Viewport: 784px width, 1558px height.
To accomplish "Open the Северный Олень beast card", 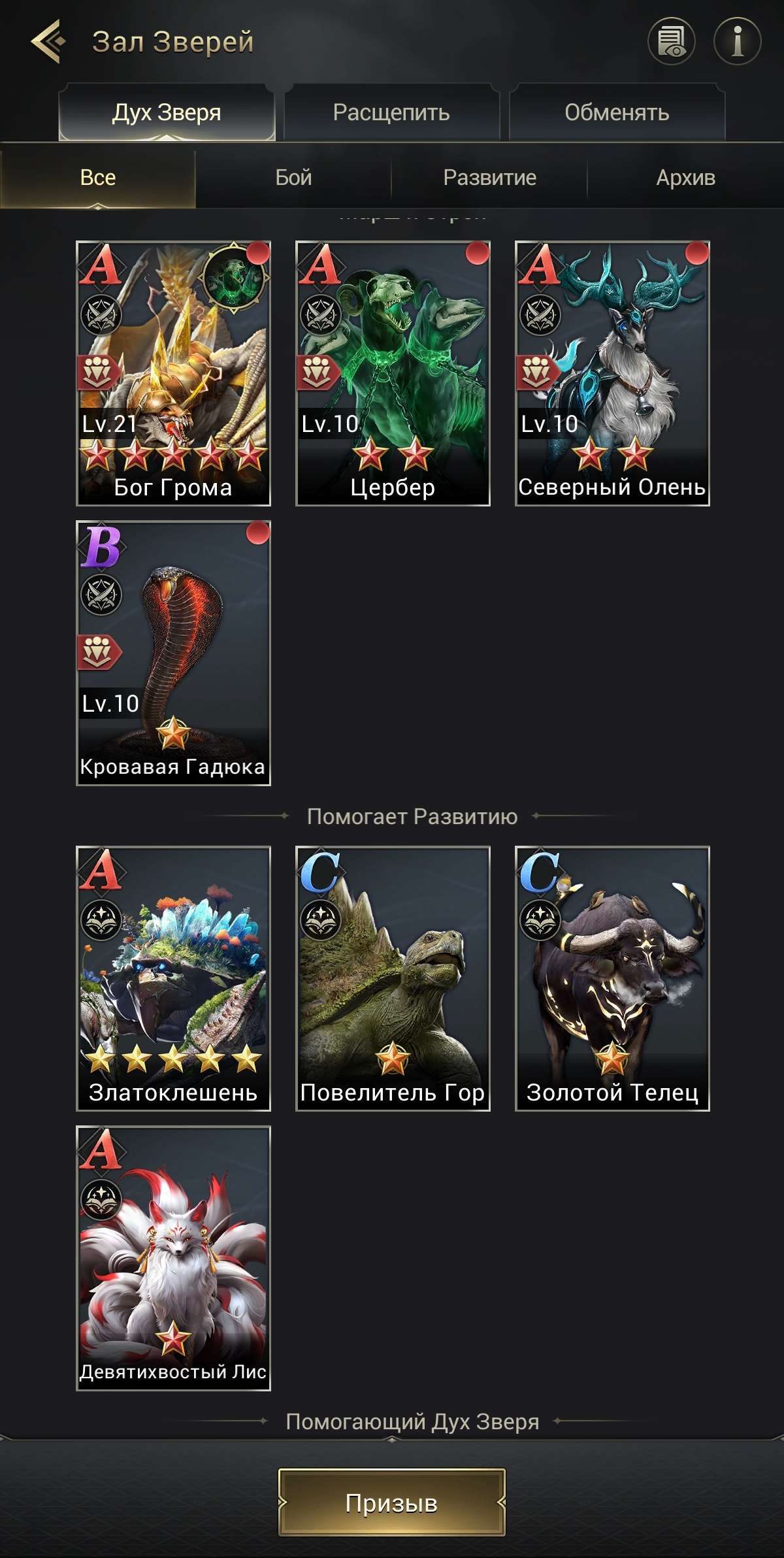I will (612, 373).
